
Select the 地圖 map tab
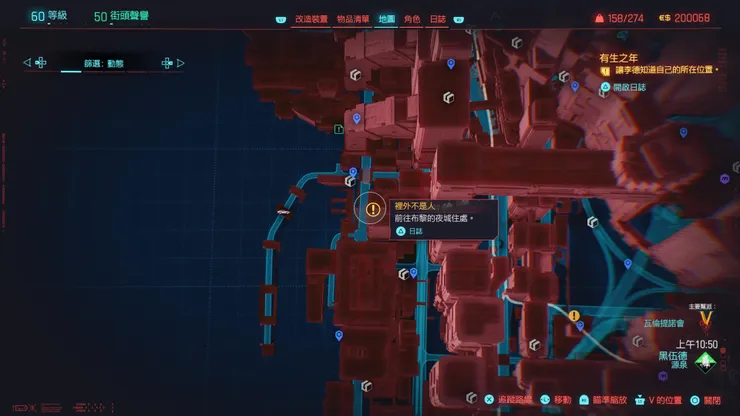click(x=386, y=19)
